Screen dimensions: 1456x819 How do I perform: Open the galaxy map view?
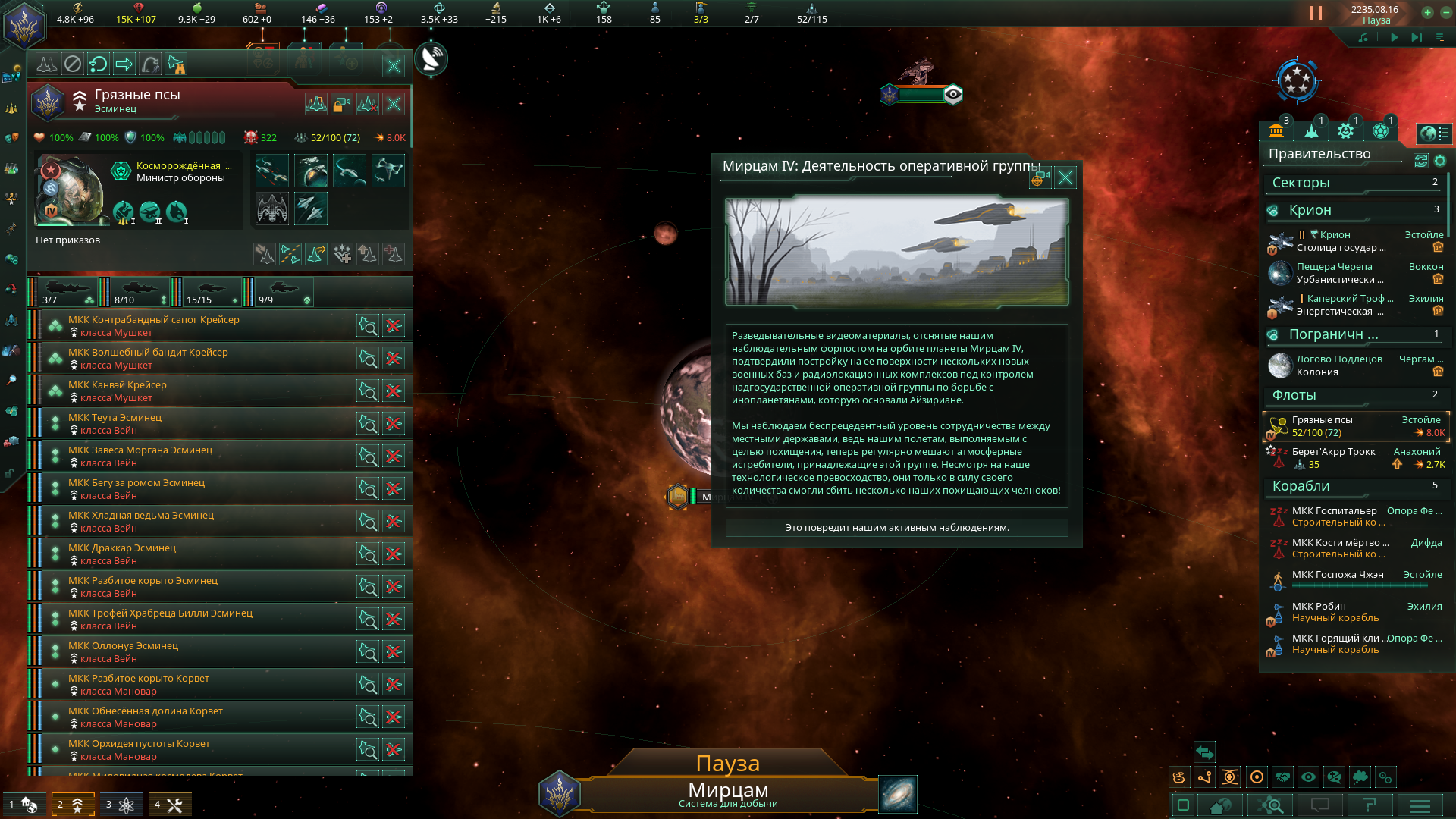click(898, 794)
